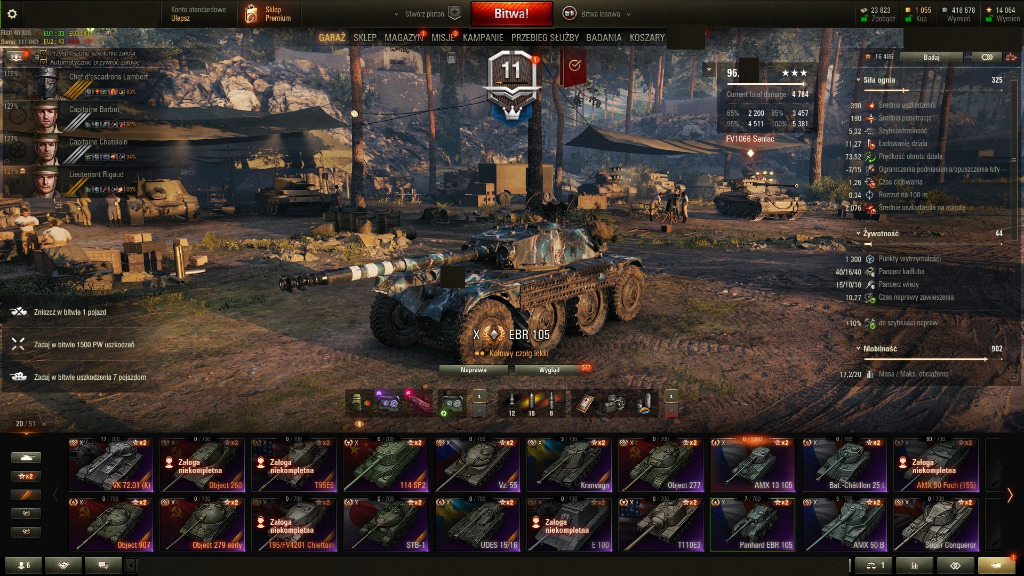Start a battle with the Bitwa! button
This screenshot has width=1024, height=576.
tap(512, 14)
